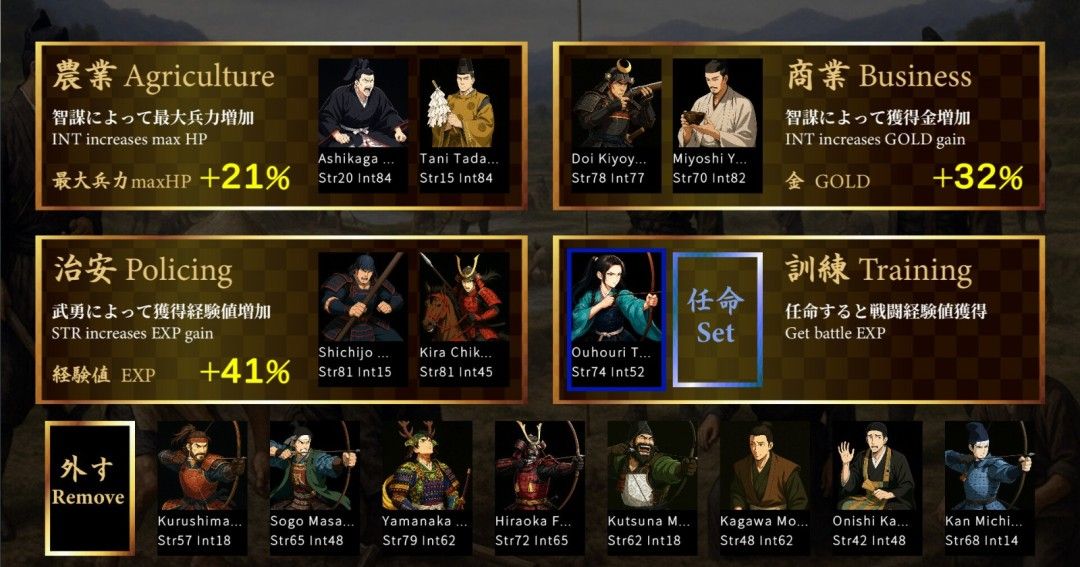Click the 外す Remove button
The width and height of the screenshot is (1080, 567).
[x=88, y=487]
